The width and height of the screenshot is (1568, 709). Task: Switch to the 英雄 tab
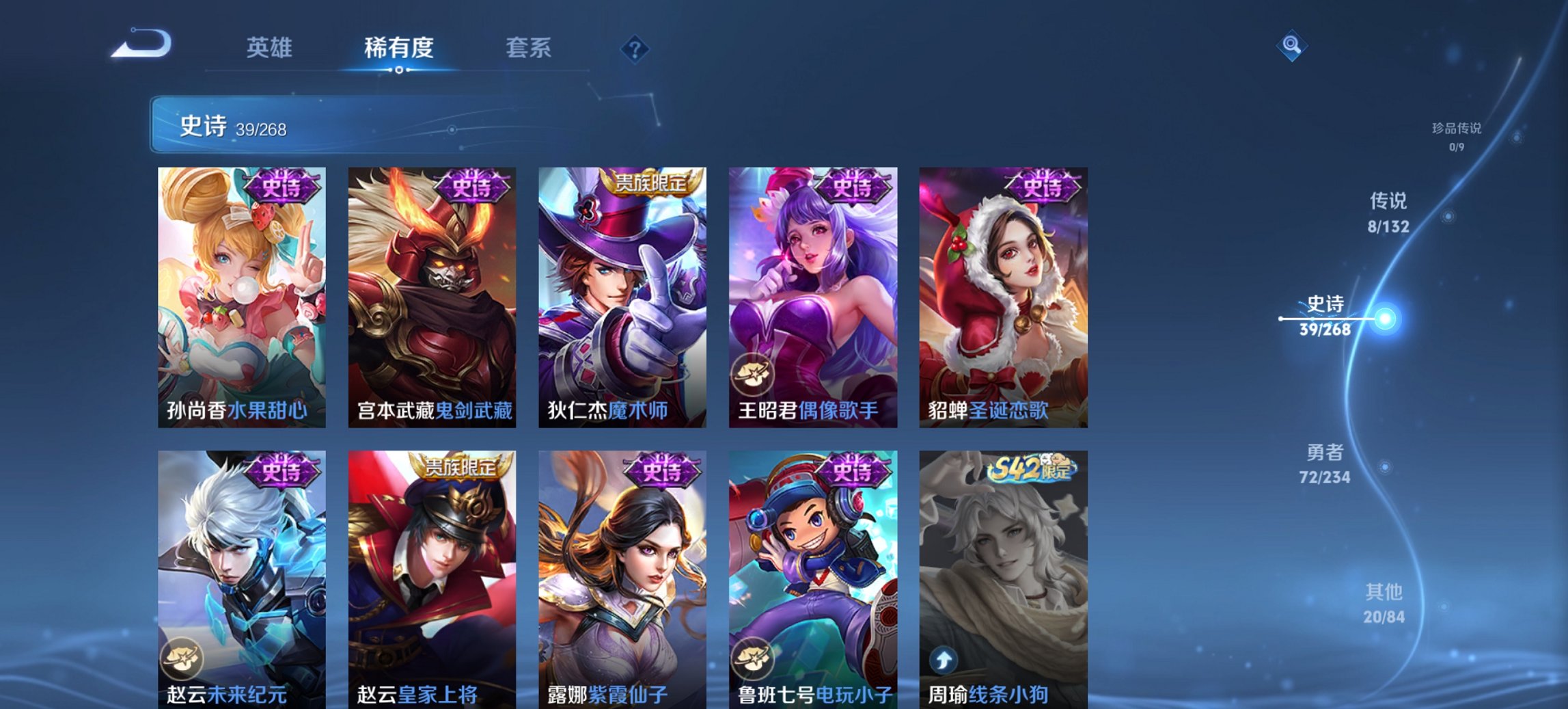tap(271, 48)
